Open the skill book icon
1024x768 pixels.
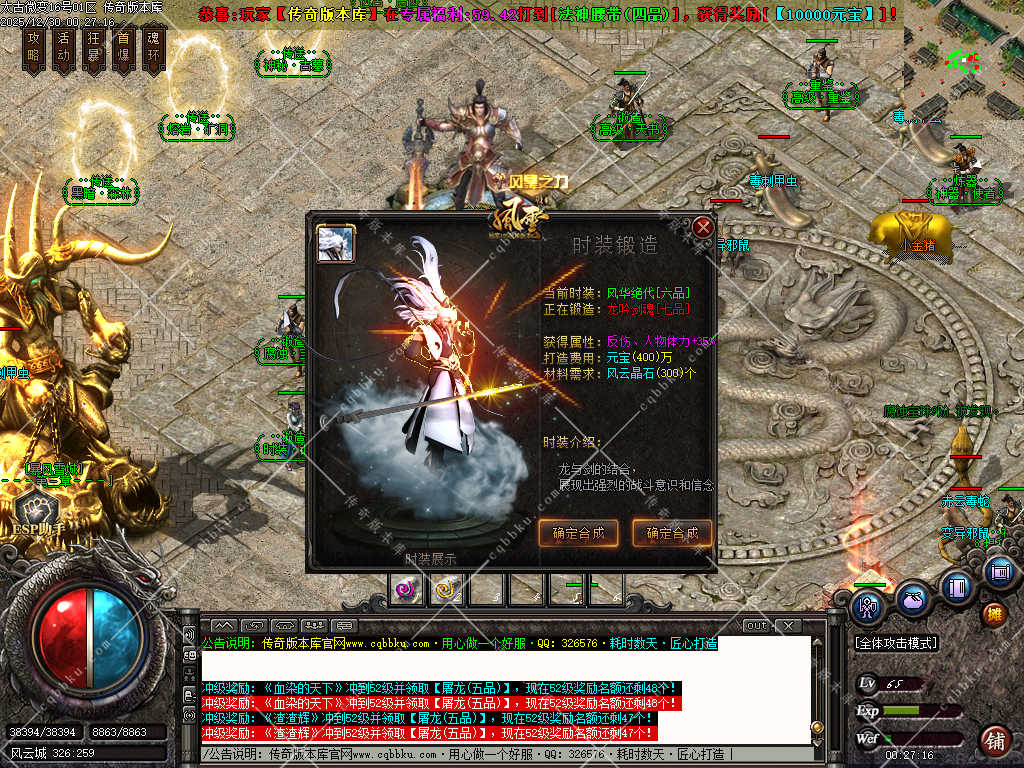tap(957, 586)
